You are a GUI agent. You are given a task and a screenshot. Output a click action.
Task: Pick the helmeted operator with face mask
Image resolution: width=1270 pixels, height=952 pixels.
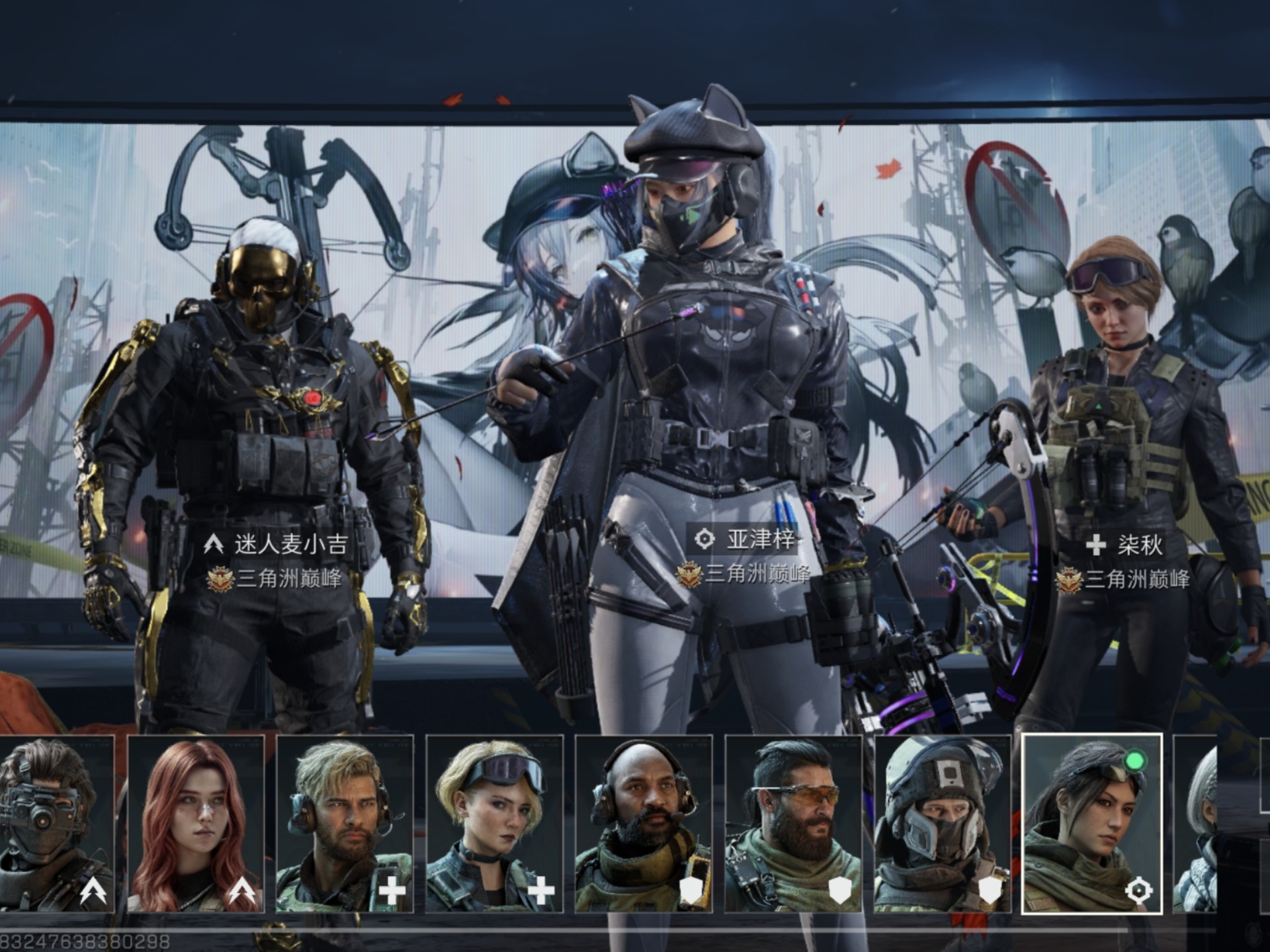(x=943, y=824)
